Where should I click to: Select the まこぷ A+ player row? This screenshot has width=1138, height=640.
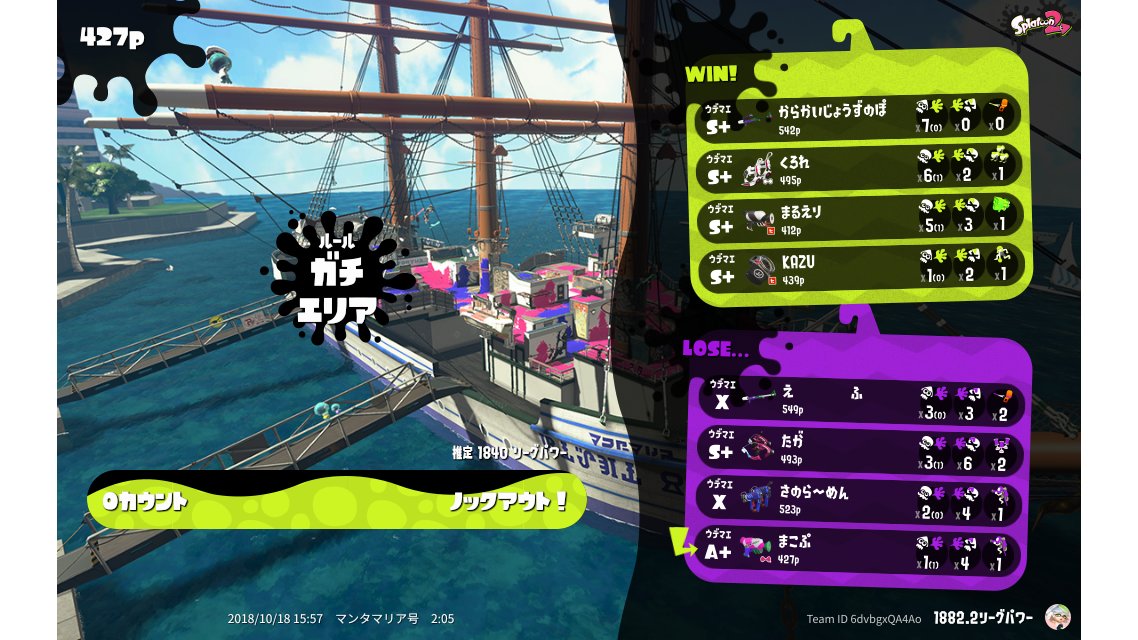click(x=860, y=552)
